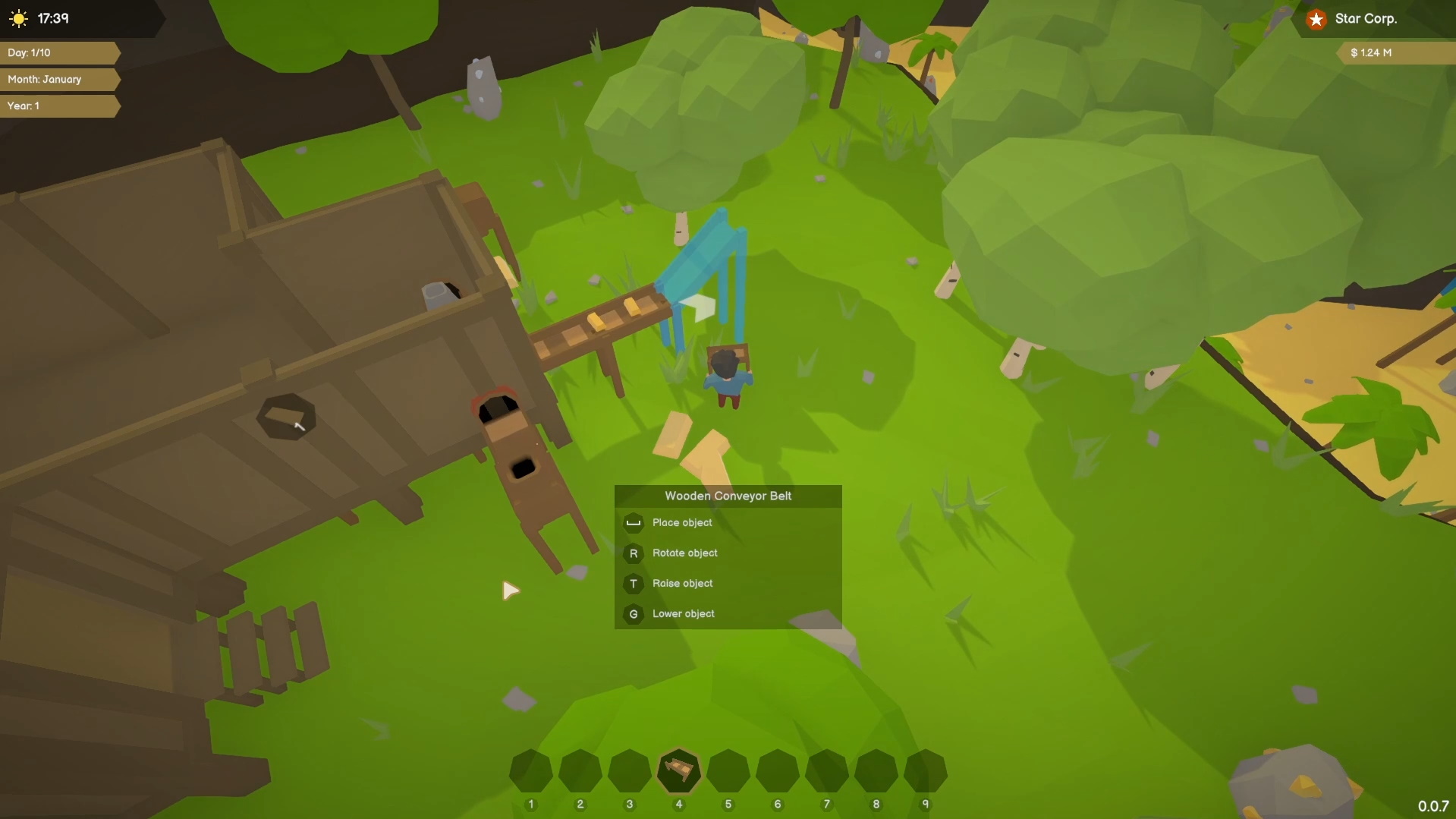Image resolution: width=1456 pixels, height=819 pixels.
Task: Click the Place object keybind icon
Action: pos(634,523)
